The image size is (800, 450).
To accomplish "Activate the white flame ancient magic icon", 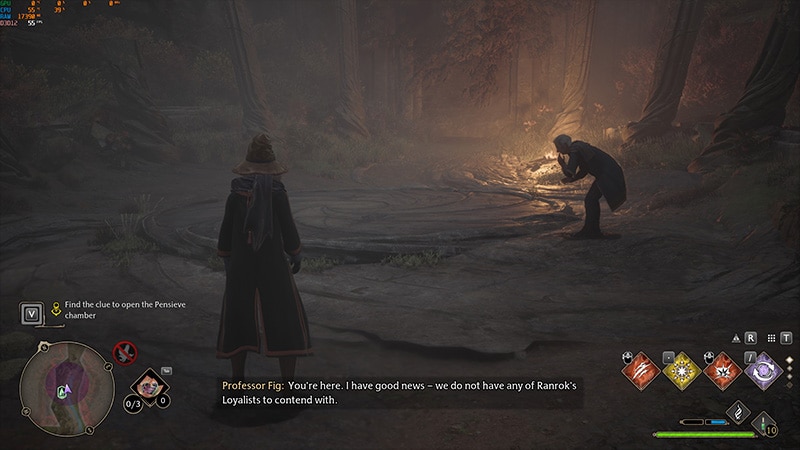I will [x=738, y=412].
